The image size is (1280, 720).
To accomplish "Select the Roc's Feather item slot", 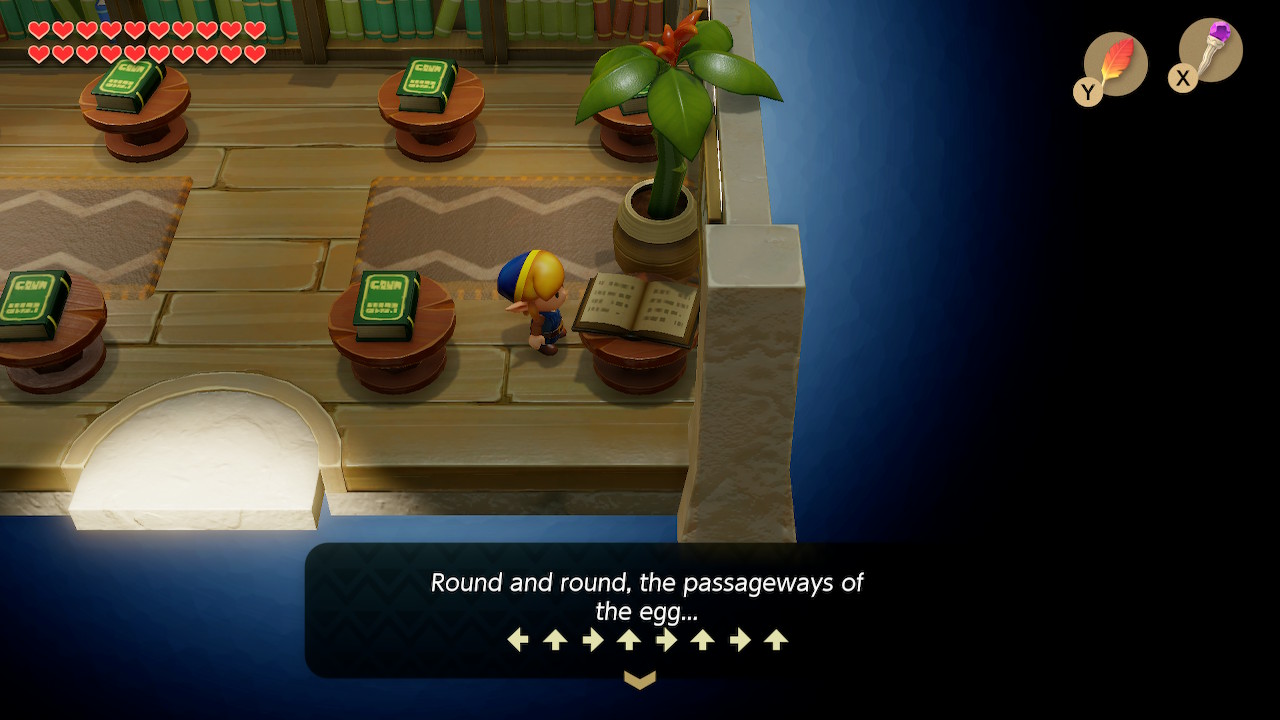I will 1114,64.
